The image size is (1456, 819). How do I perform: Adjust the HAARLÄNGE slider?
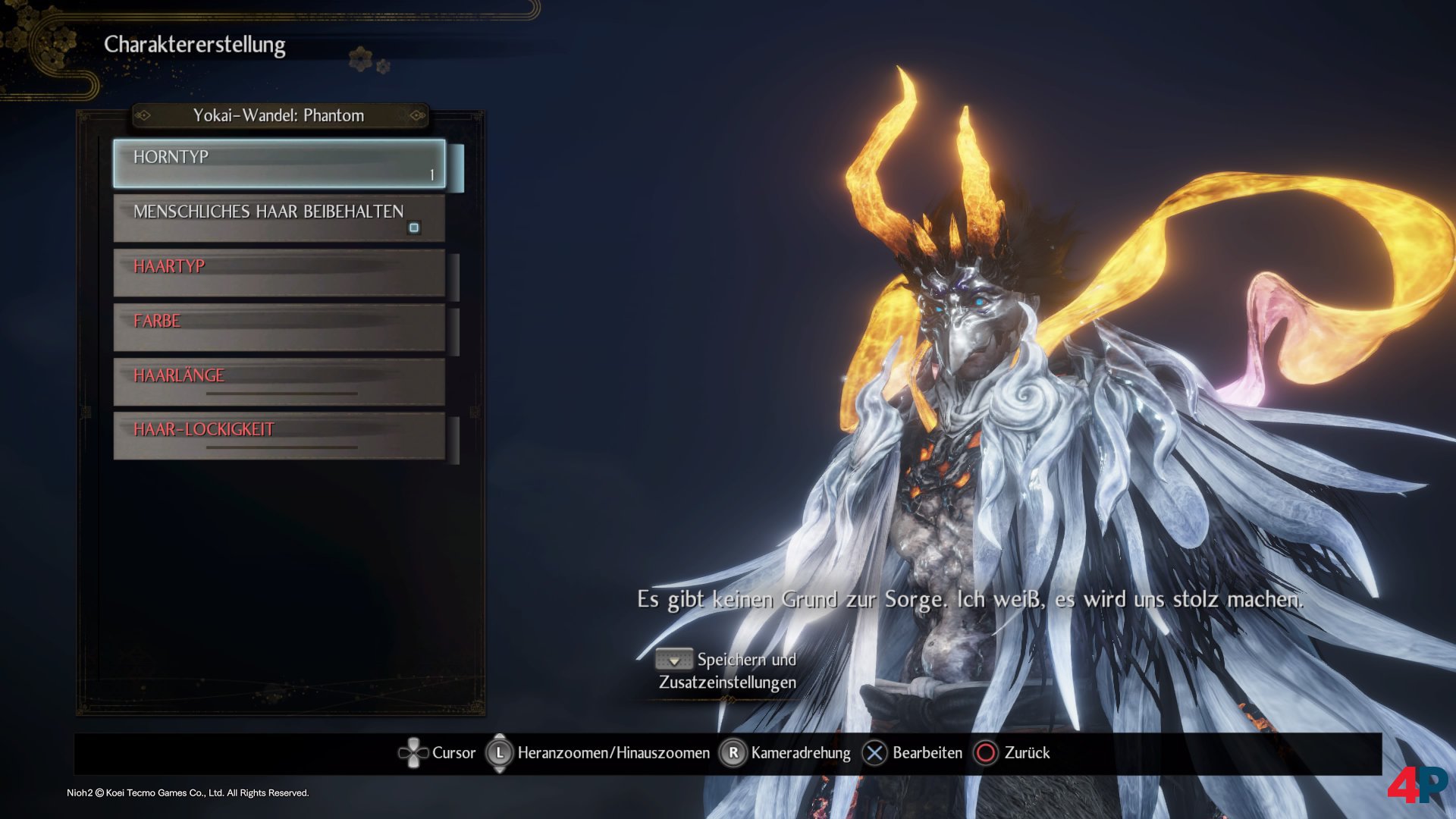281,394
